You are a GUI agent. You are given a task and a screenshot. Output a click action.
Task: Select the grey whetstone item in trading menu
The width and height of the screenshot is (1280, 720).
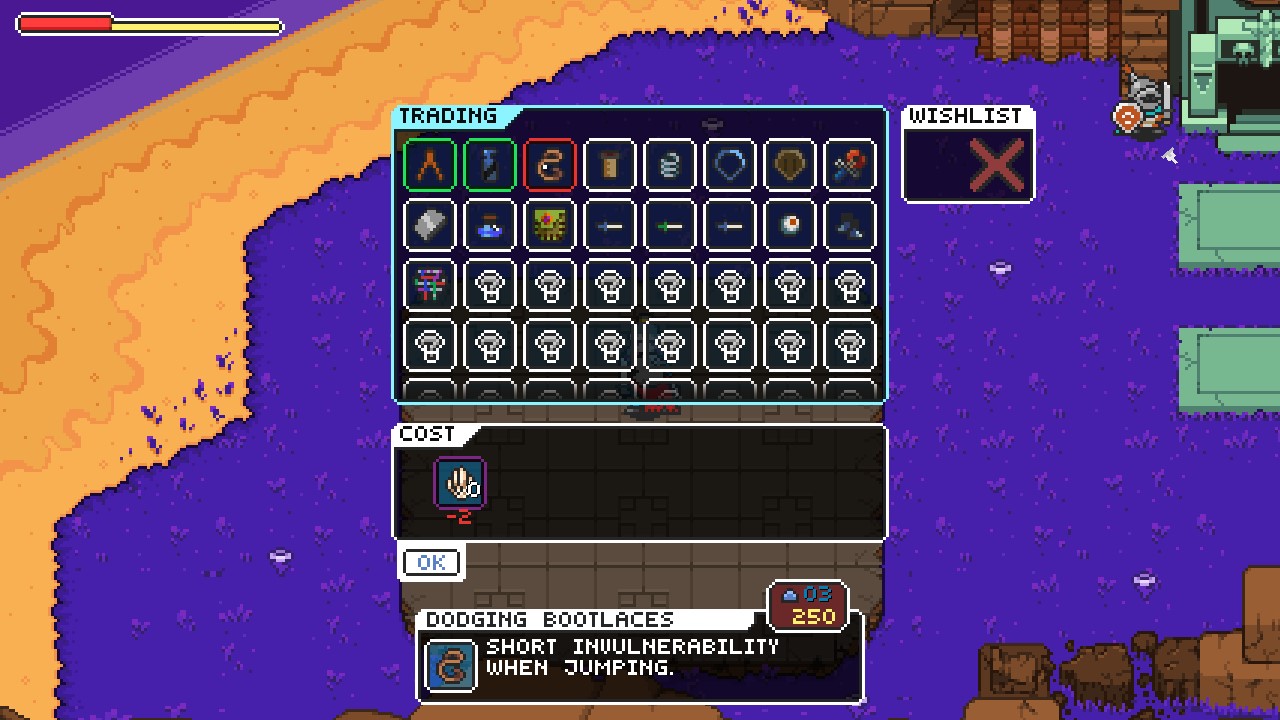430,224
